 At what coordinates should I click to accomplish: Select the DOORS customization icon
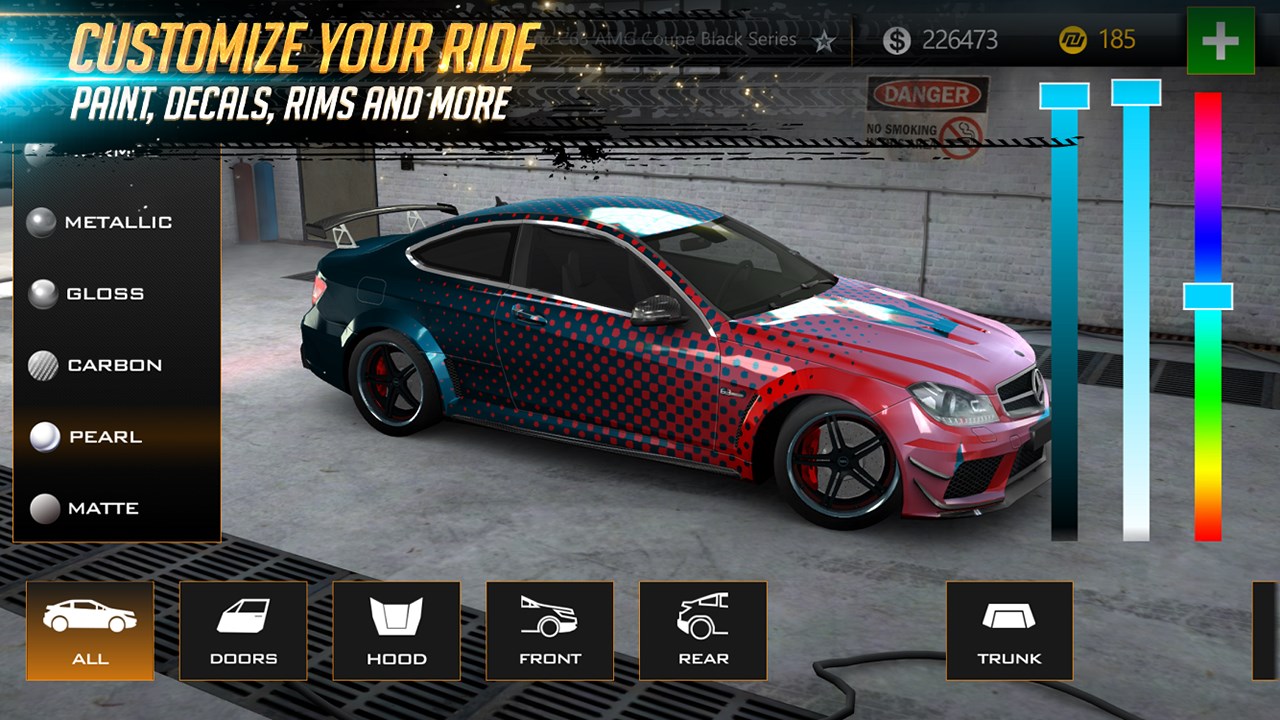coord(243,630)
